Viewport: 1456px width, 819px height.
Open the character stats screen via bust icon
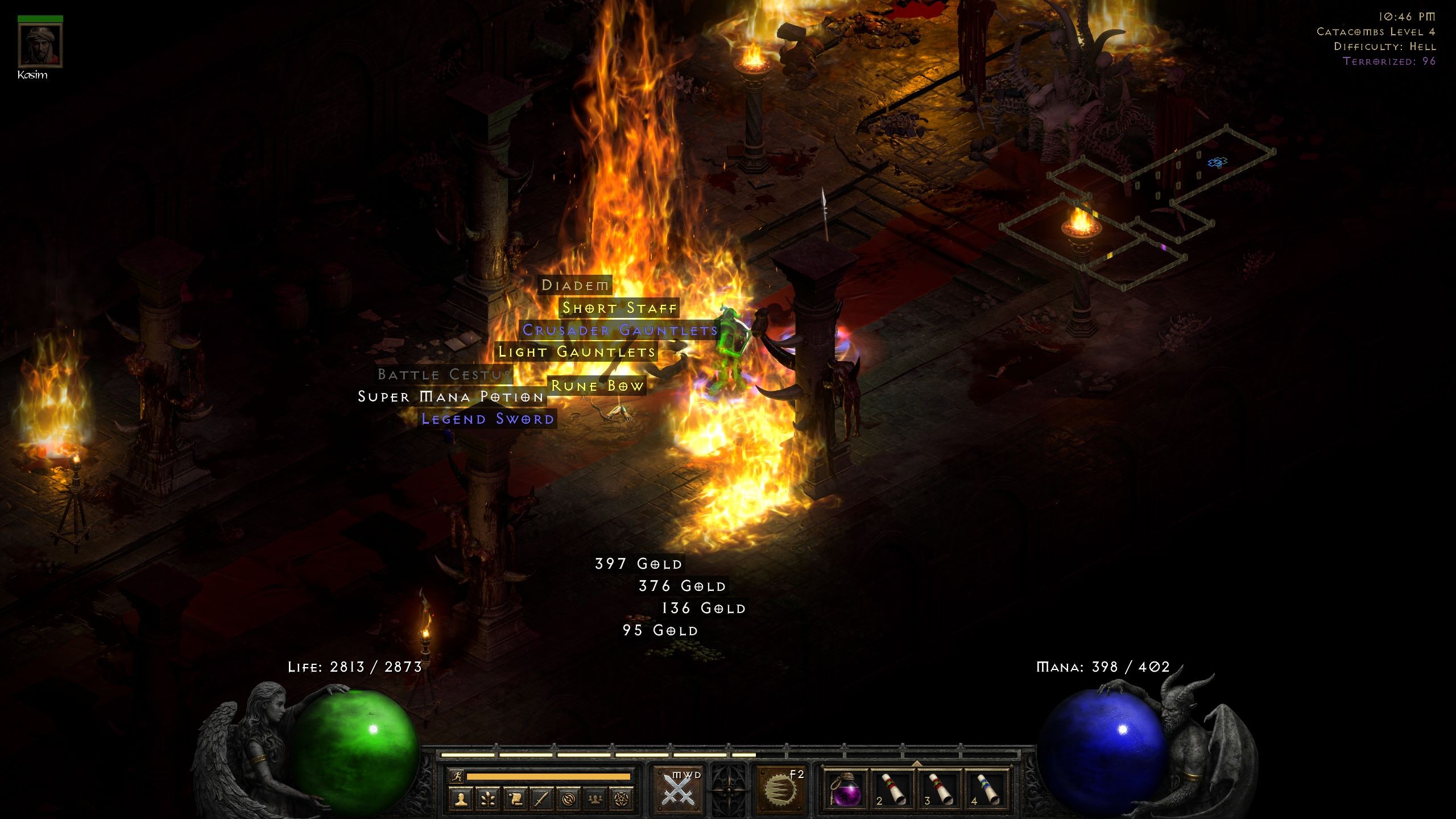pyautogui.click(x=461, y=801)
